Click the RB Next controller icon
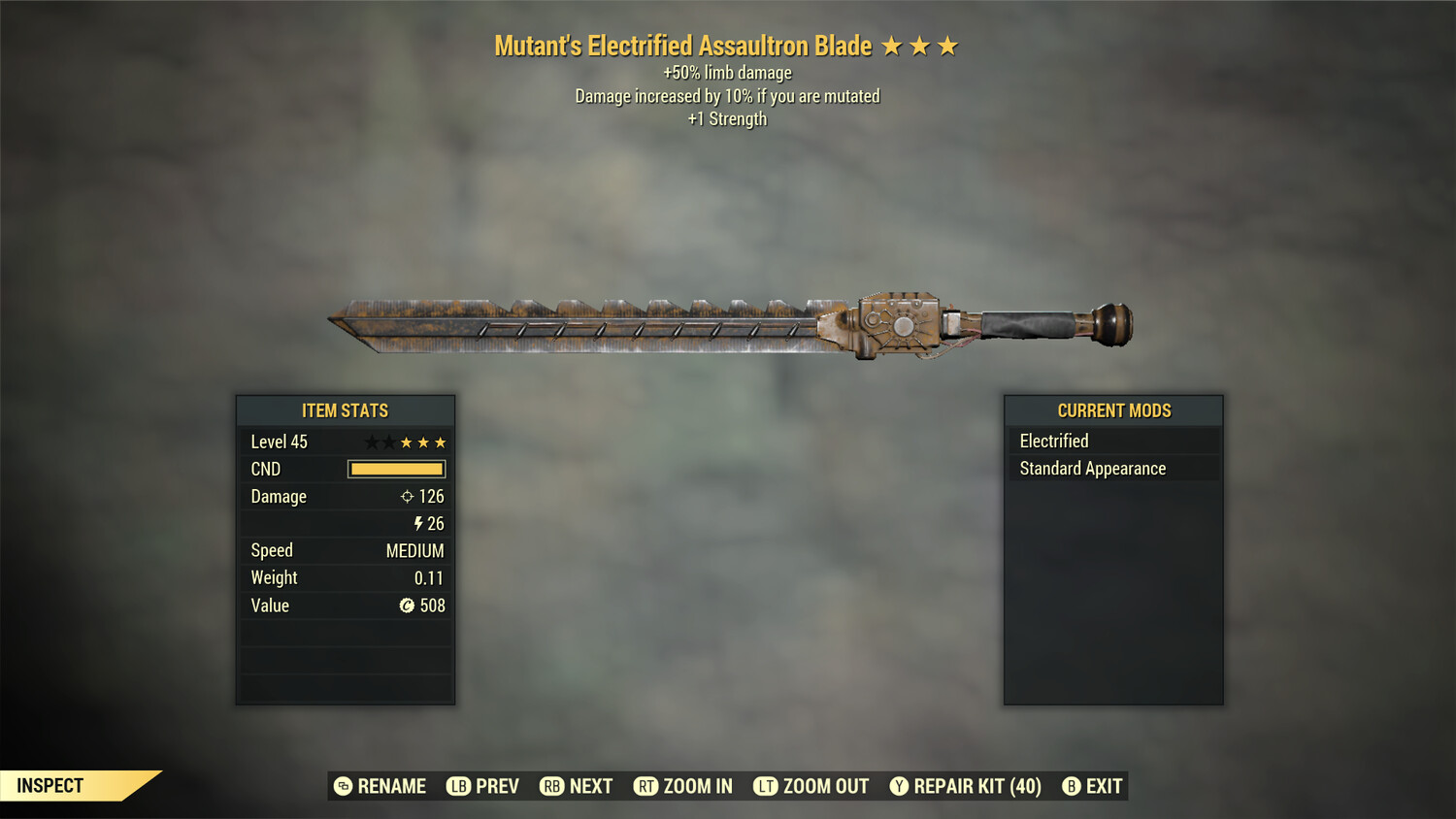The image size is (1456, 819). point(550,786)
